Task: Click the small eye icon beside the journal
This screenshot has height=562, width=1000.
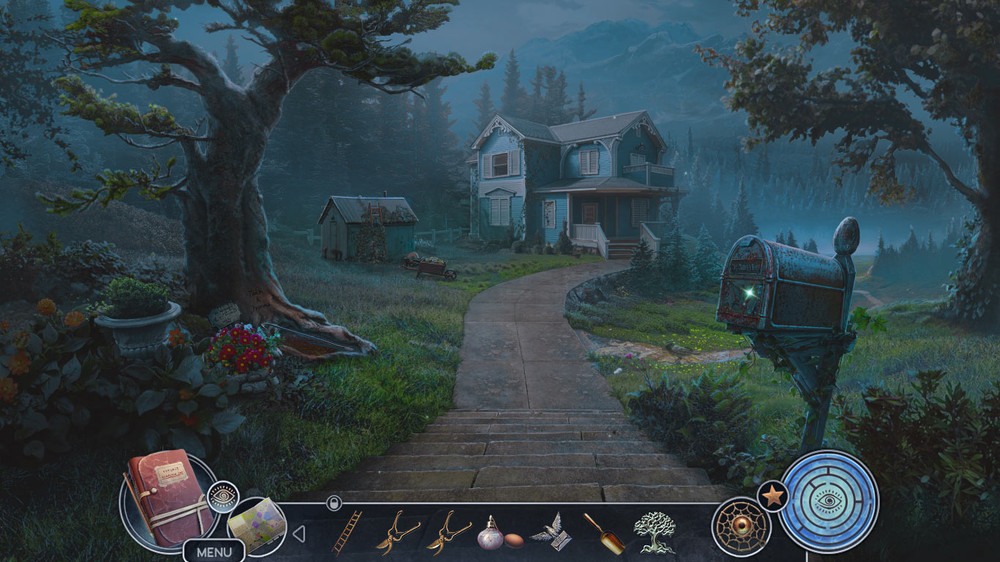Action: pyautogui.click(x=223, y=495)
